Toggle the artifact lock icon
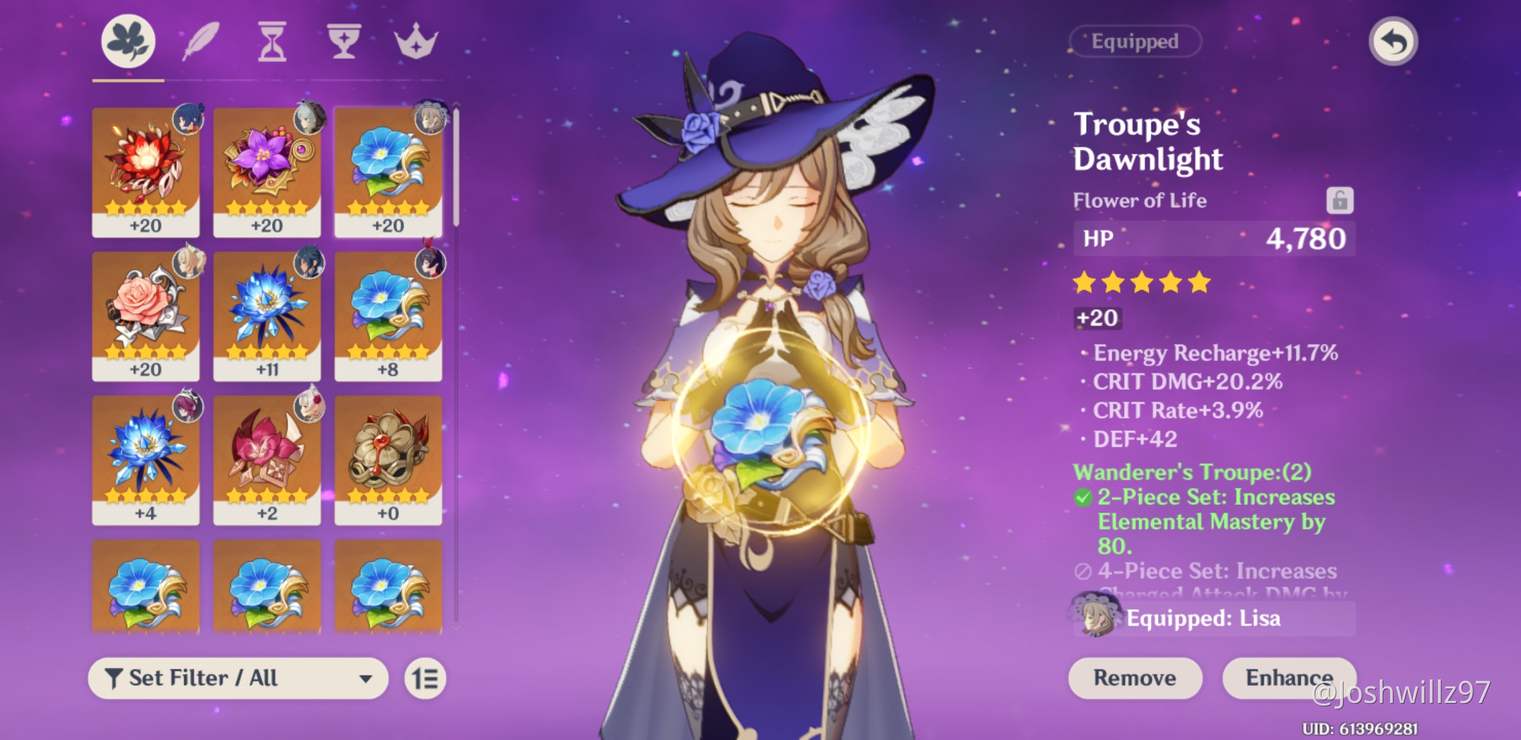Image resolution: width=1521 pixels, height=740 pixels. point(1340,199)
